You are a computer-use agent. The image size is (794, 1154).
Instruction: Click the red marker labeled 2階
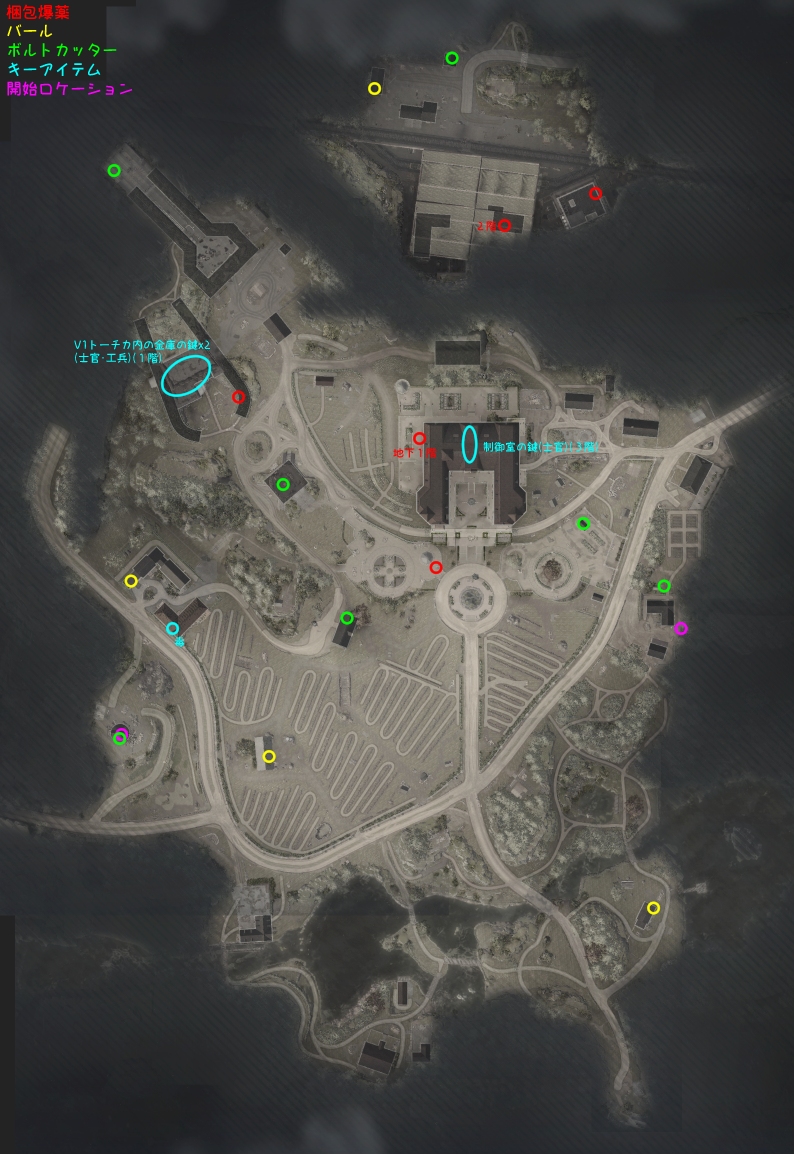click(505, 226)
